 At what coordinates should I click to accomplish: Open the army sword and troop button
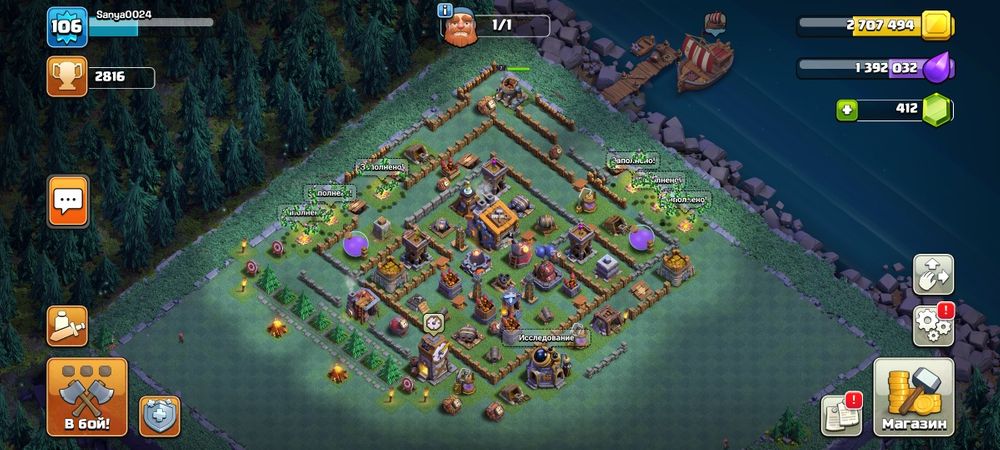click(67, 326)
